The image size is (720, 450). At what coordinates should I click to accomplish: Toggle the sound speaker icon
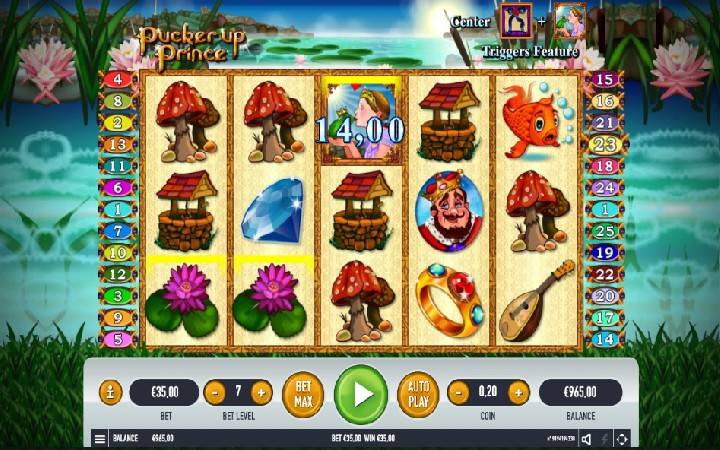point(586,438)
